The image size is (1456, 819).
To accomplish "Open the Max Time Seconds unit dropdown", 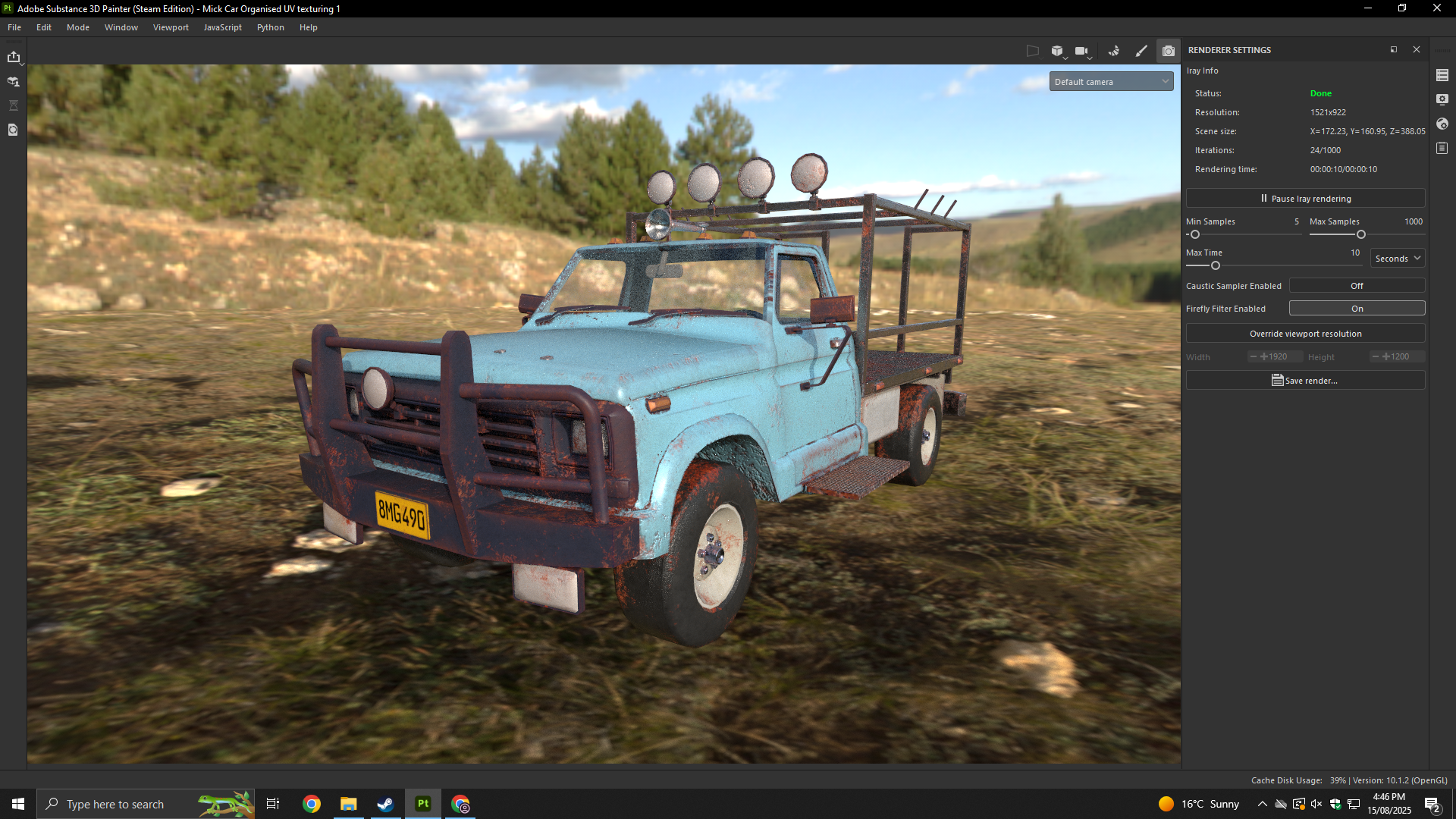I will 1397,259.
